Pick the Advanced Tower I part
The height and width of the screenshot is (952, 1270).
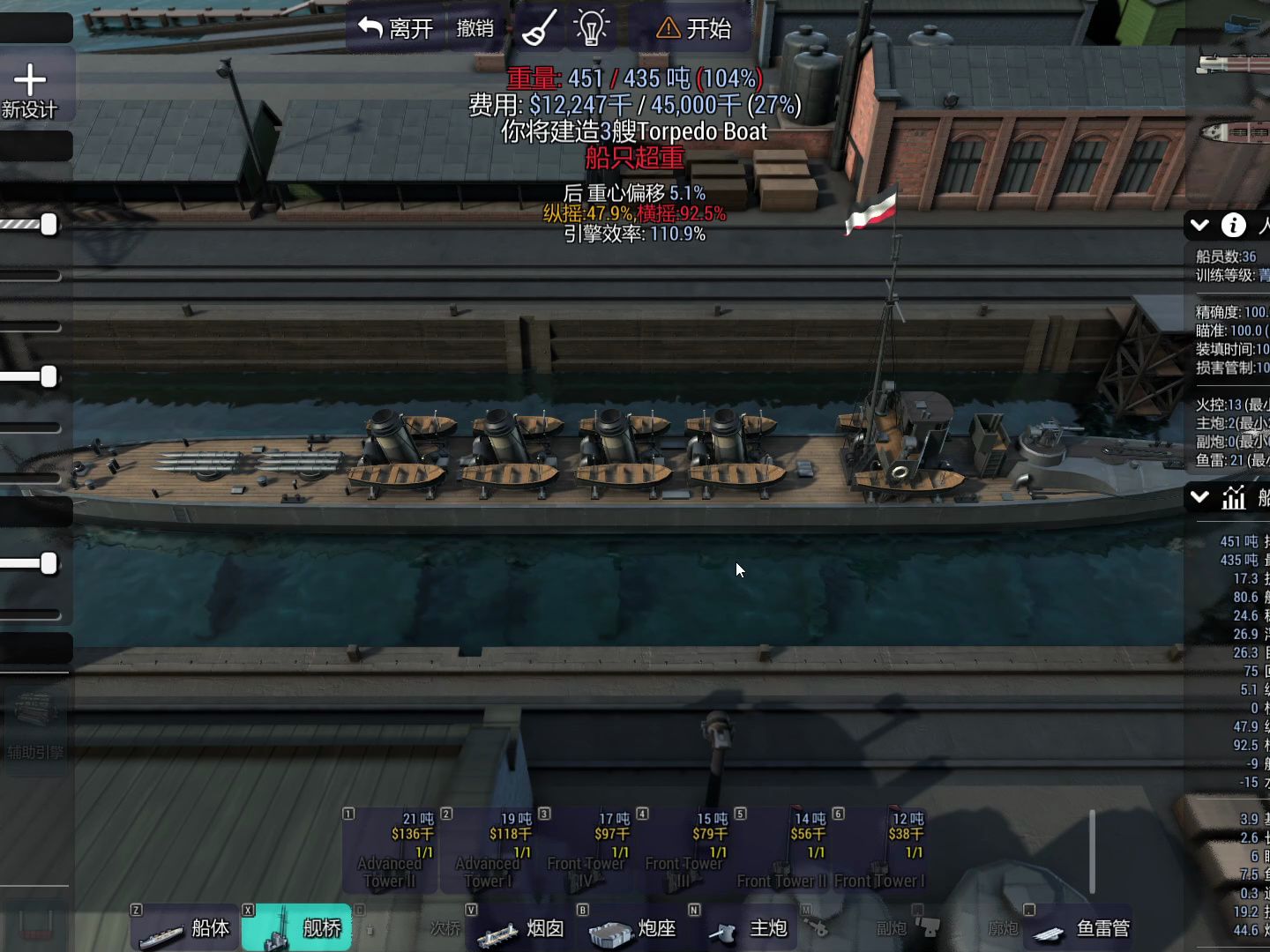[x=488, y=851]
